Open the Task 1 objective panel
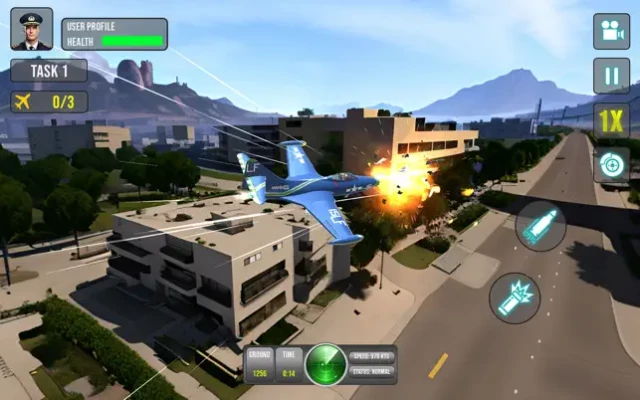This screenshot has width=640, height=400. click(49, 70)
